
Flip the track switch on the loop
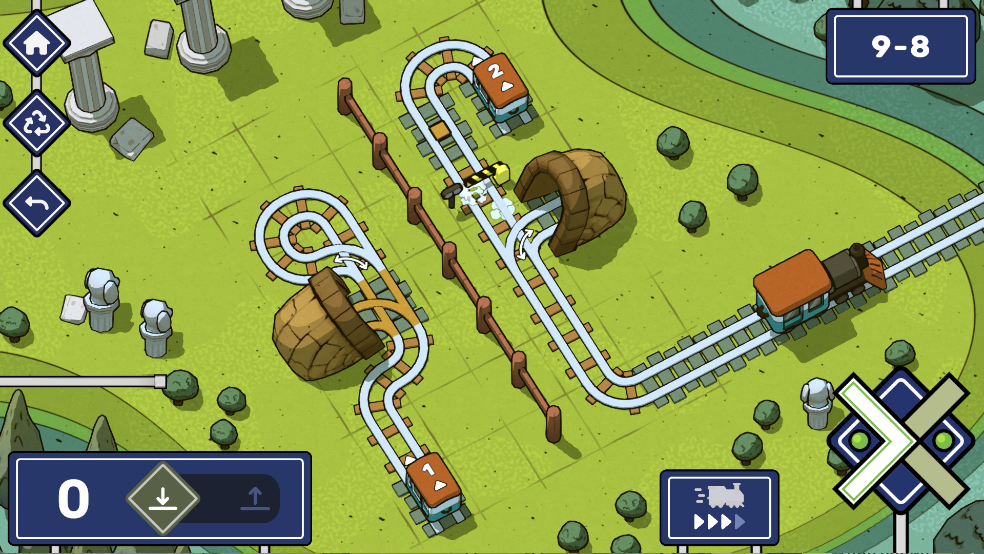(350, 262)
